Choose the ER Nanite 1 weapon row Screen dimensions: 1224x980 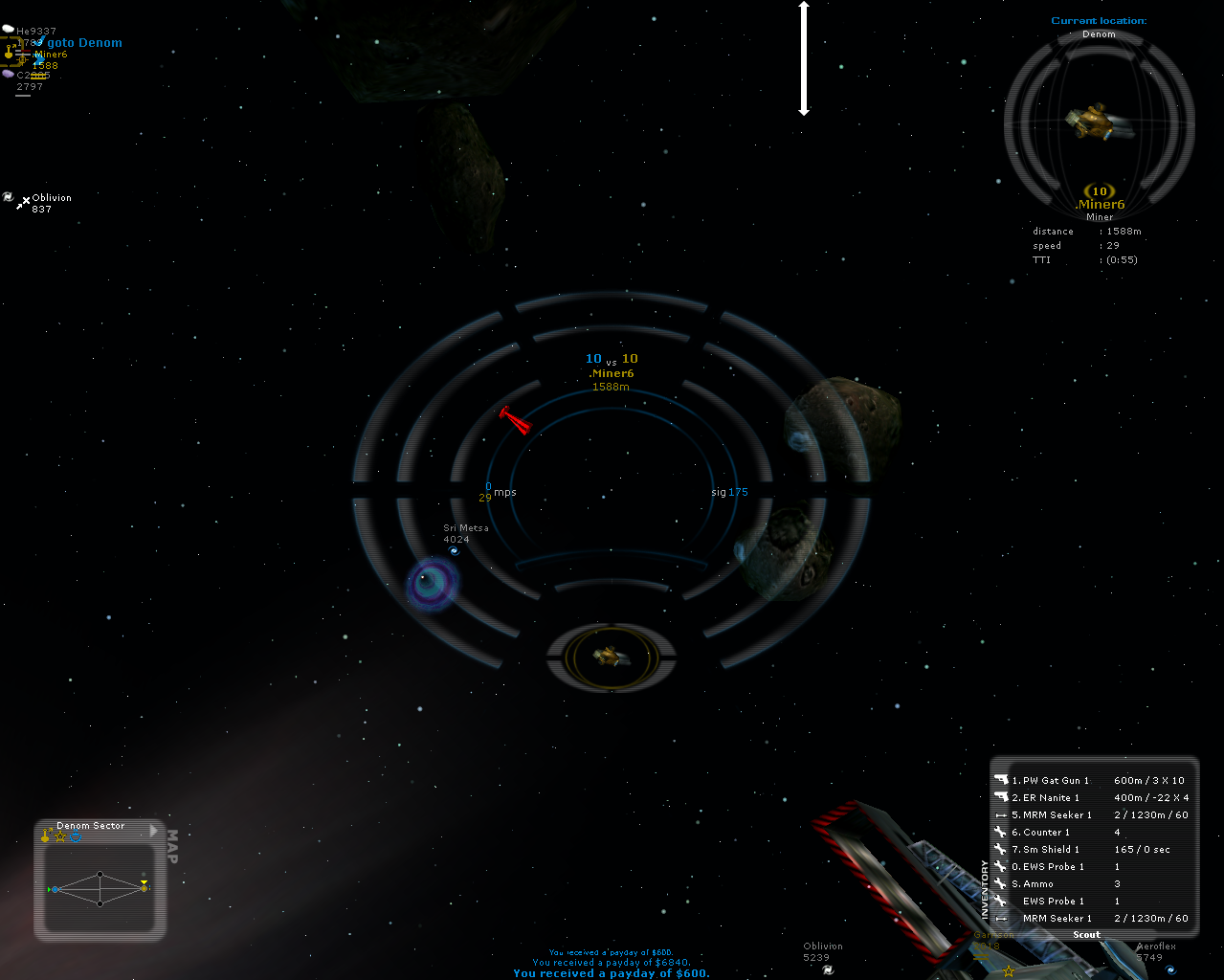(x=1051, y=798)
